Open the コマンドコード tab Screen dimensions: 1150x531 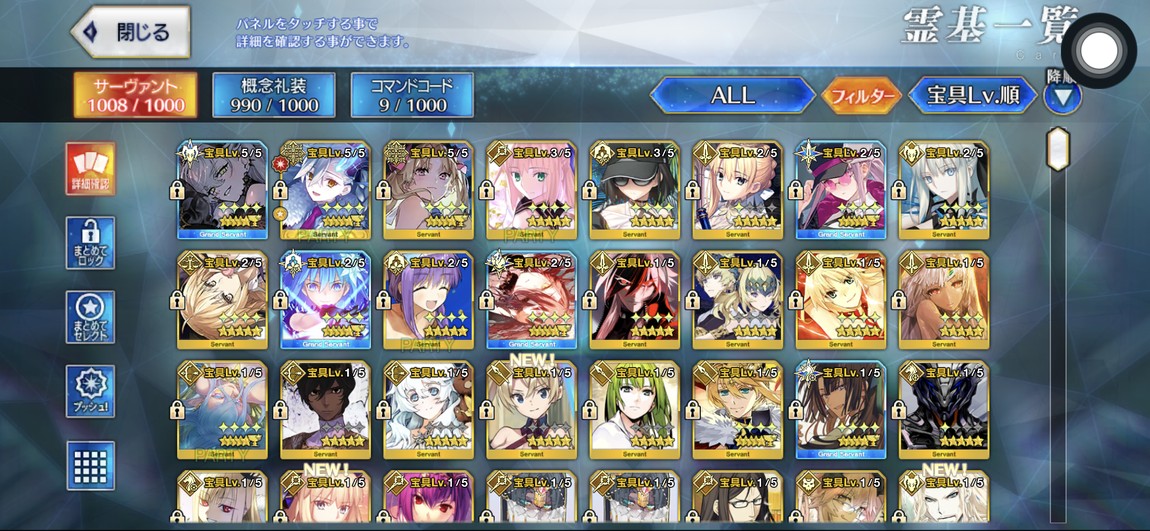point(412,95)
